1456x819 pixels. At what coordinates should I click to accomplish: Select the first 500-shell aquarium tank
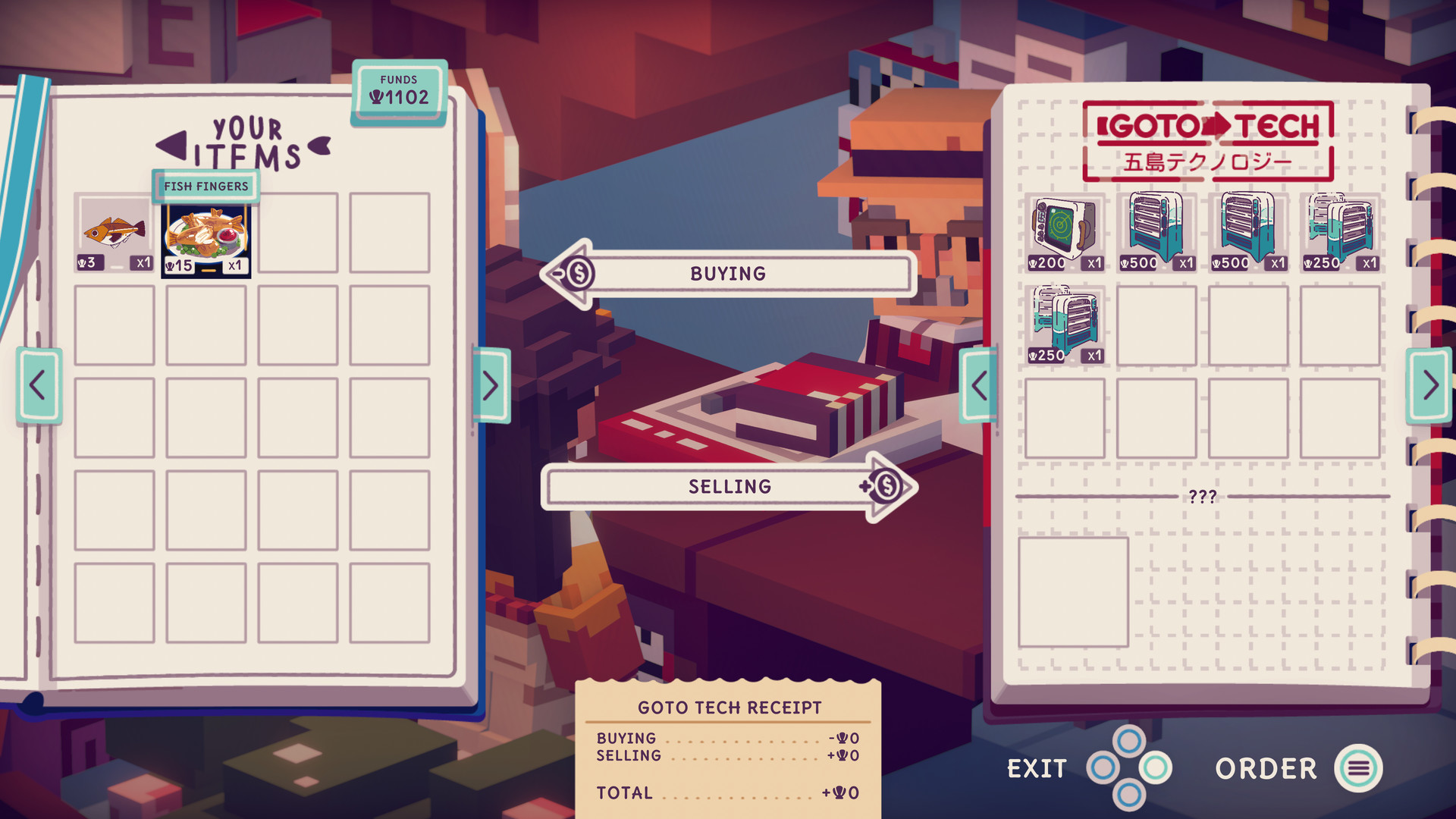click(1153, 231)
